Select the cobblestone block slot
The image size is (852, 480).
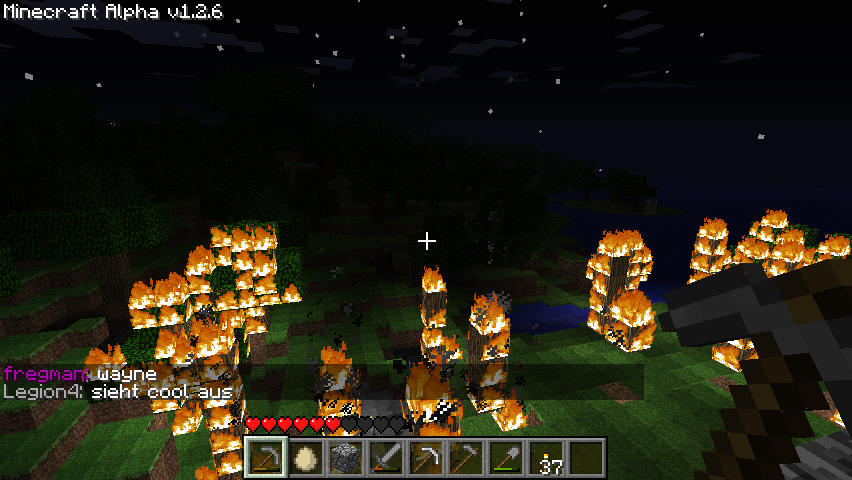pyautogui.click(x=345, y=459)
